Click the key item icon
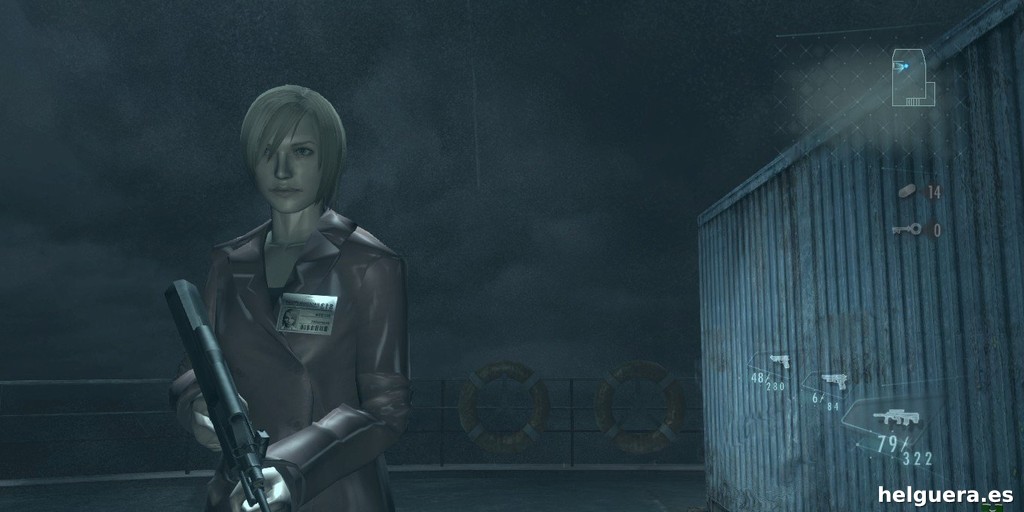Image resolution: width=1024 pixels, height=512 pixels. (904, 230)
